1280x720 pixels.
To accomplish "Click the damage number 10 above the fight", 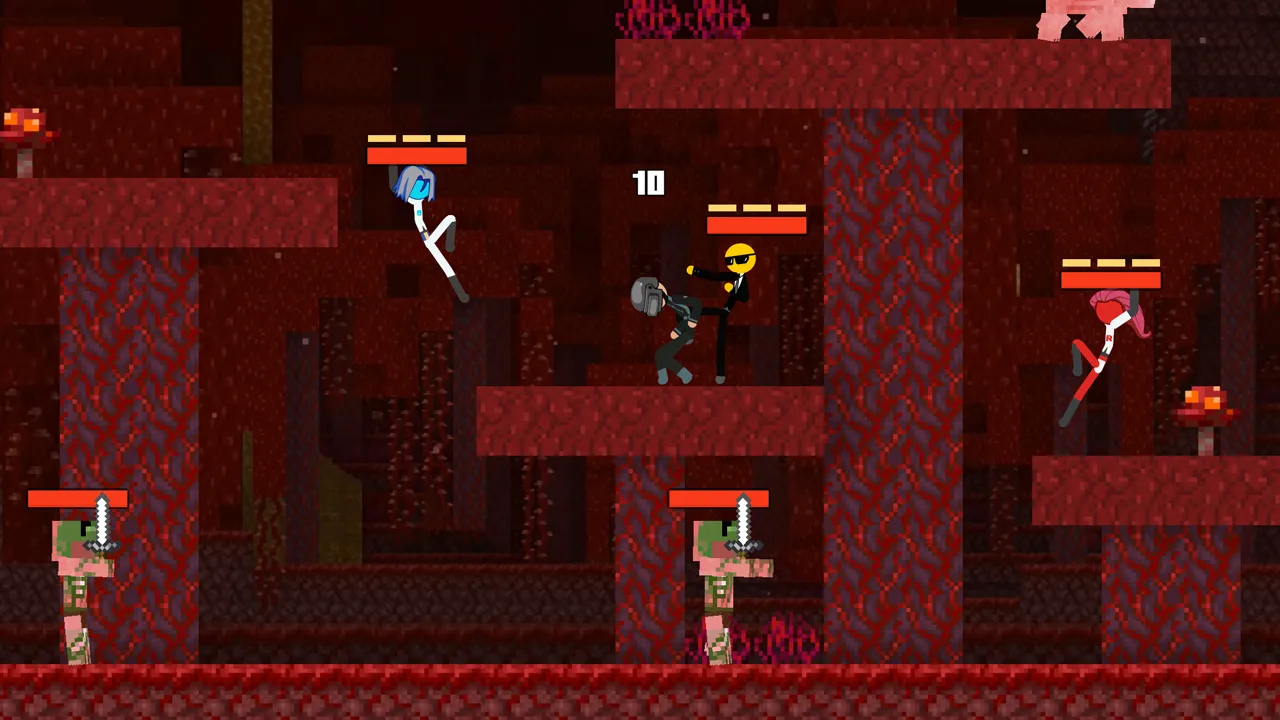I will (648, 183).
